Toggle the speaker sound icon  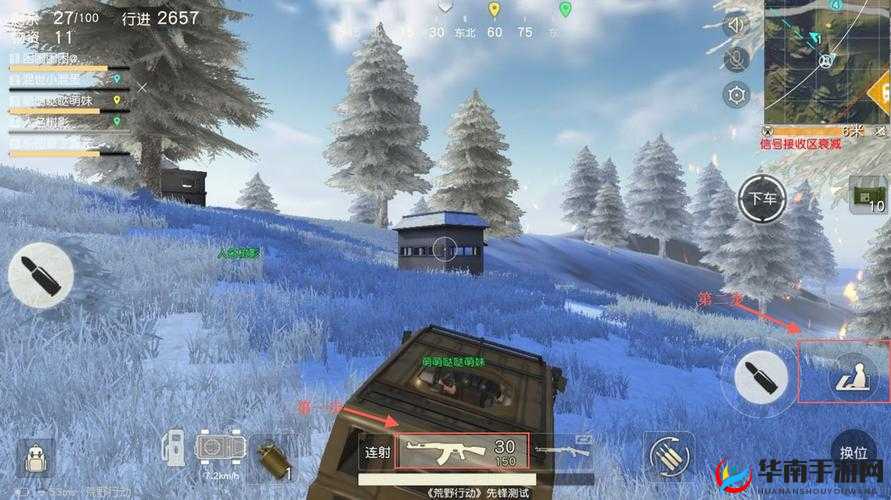(737, 26)
